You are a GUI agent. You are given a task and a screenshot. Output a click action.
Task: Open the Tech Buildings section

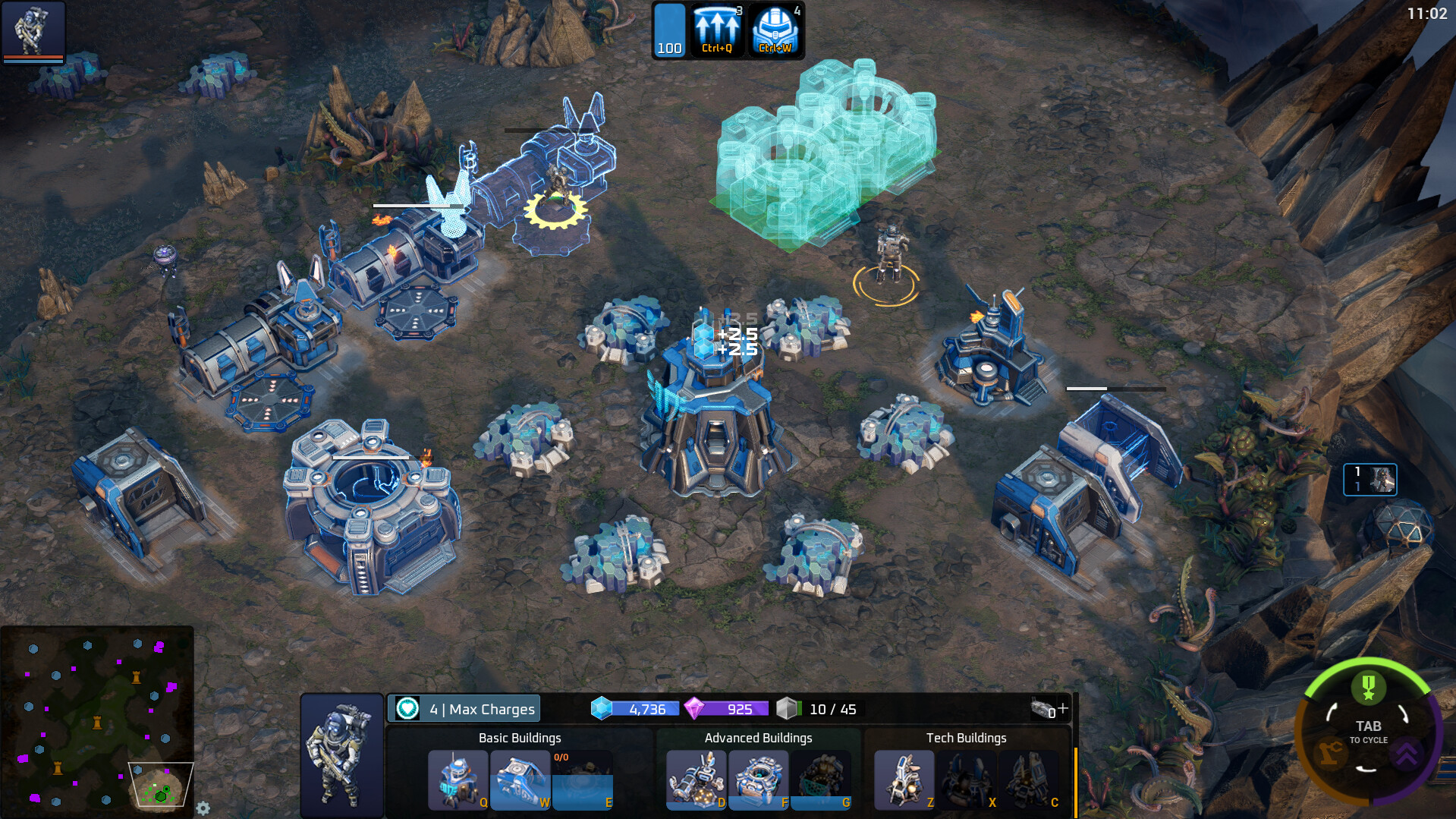click(x=965, y=737)
